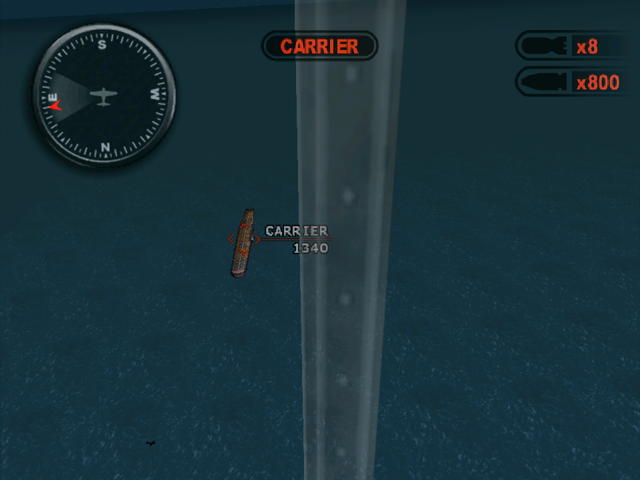
Task: Select the red target marker on the carrier
Action: 243,240
